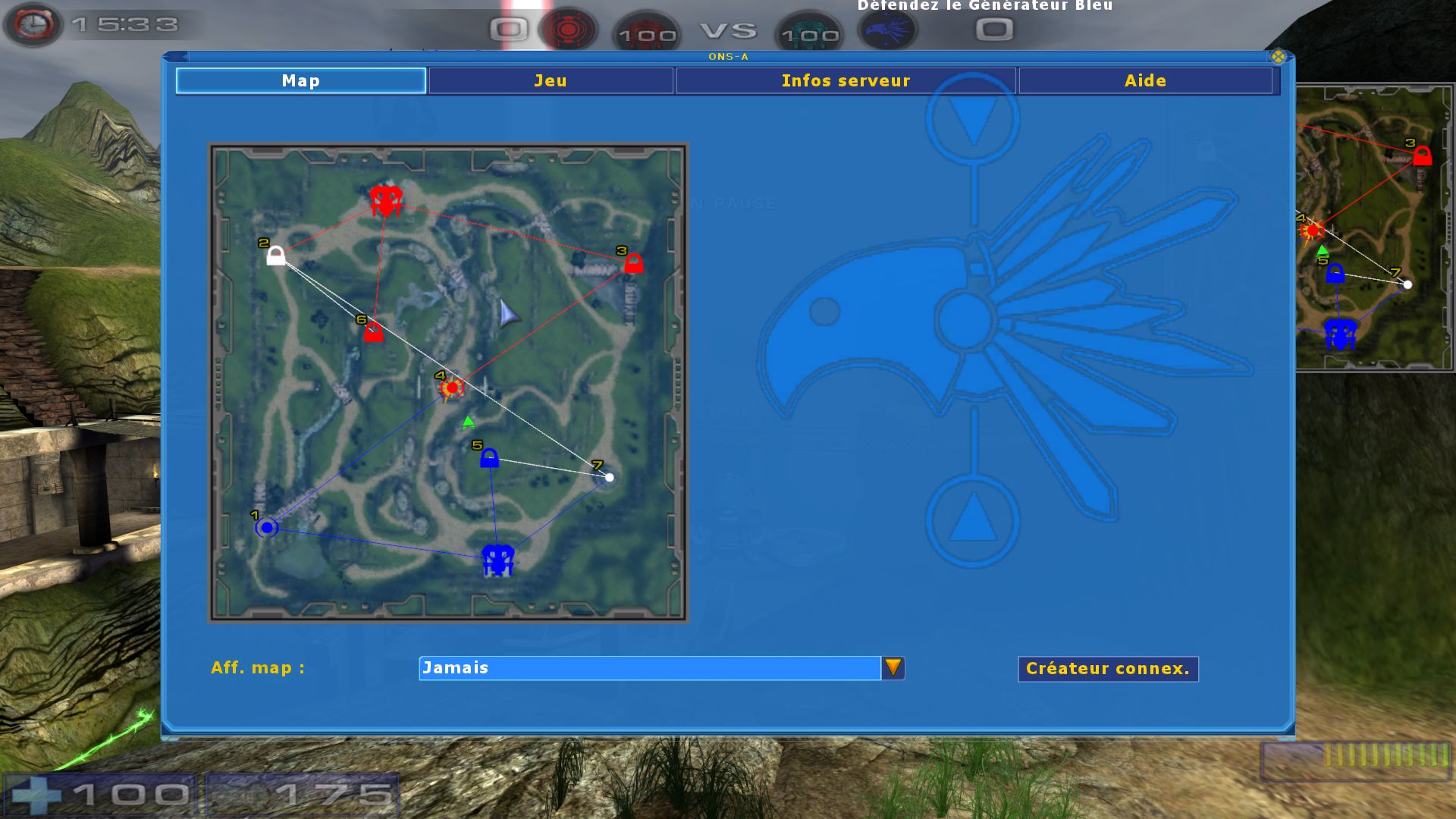Select the red power core on the map

(386, 200)
